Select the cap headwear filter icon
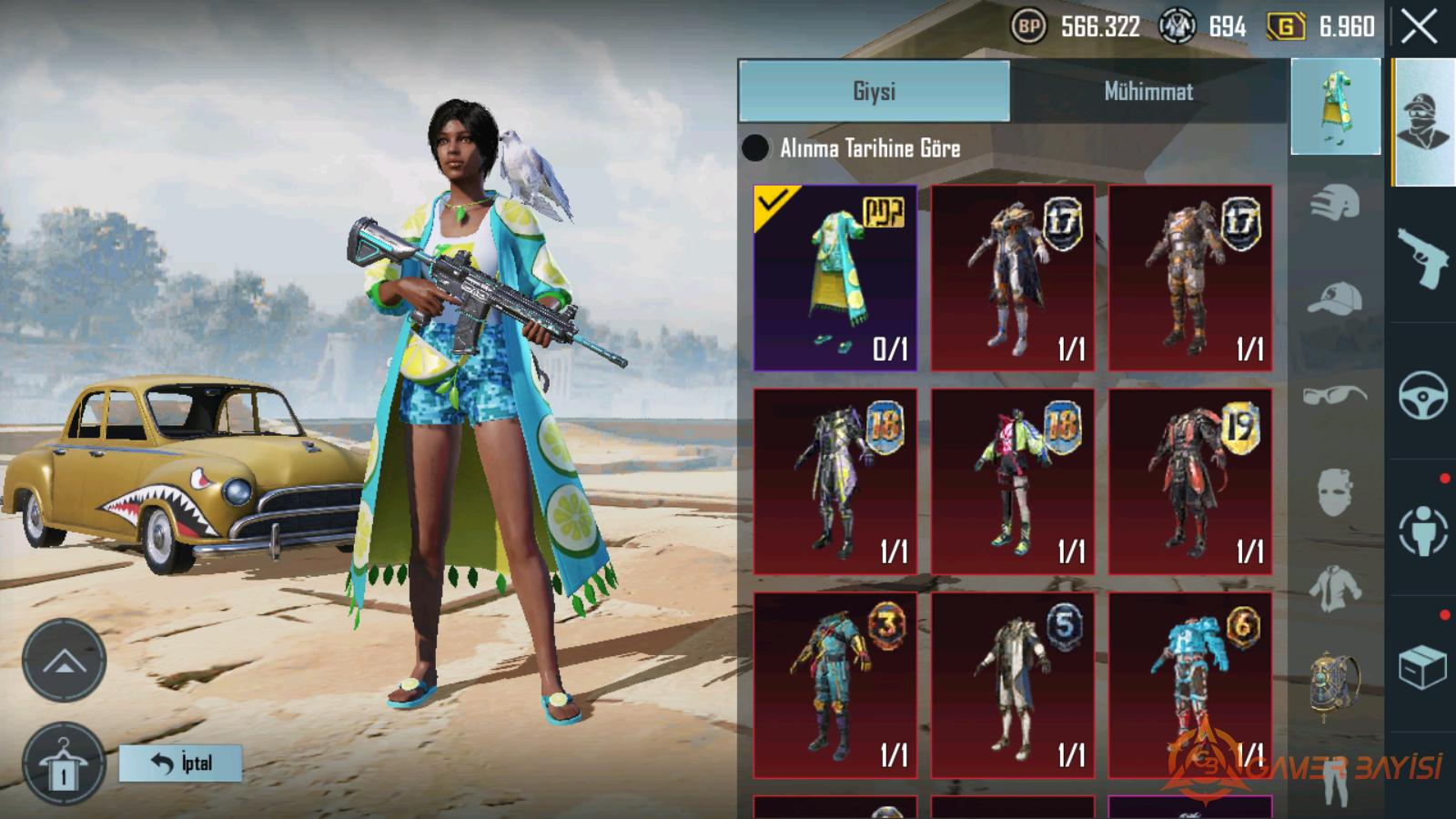This screenshot has width=1456, height=819. tap(1335, 298)
